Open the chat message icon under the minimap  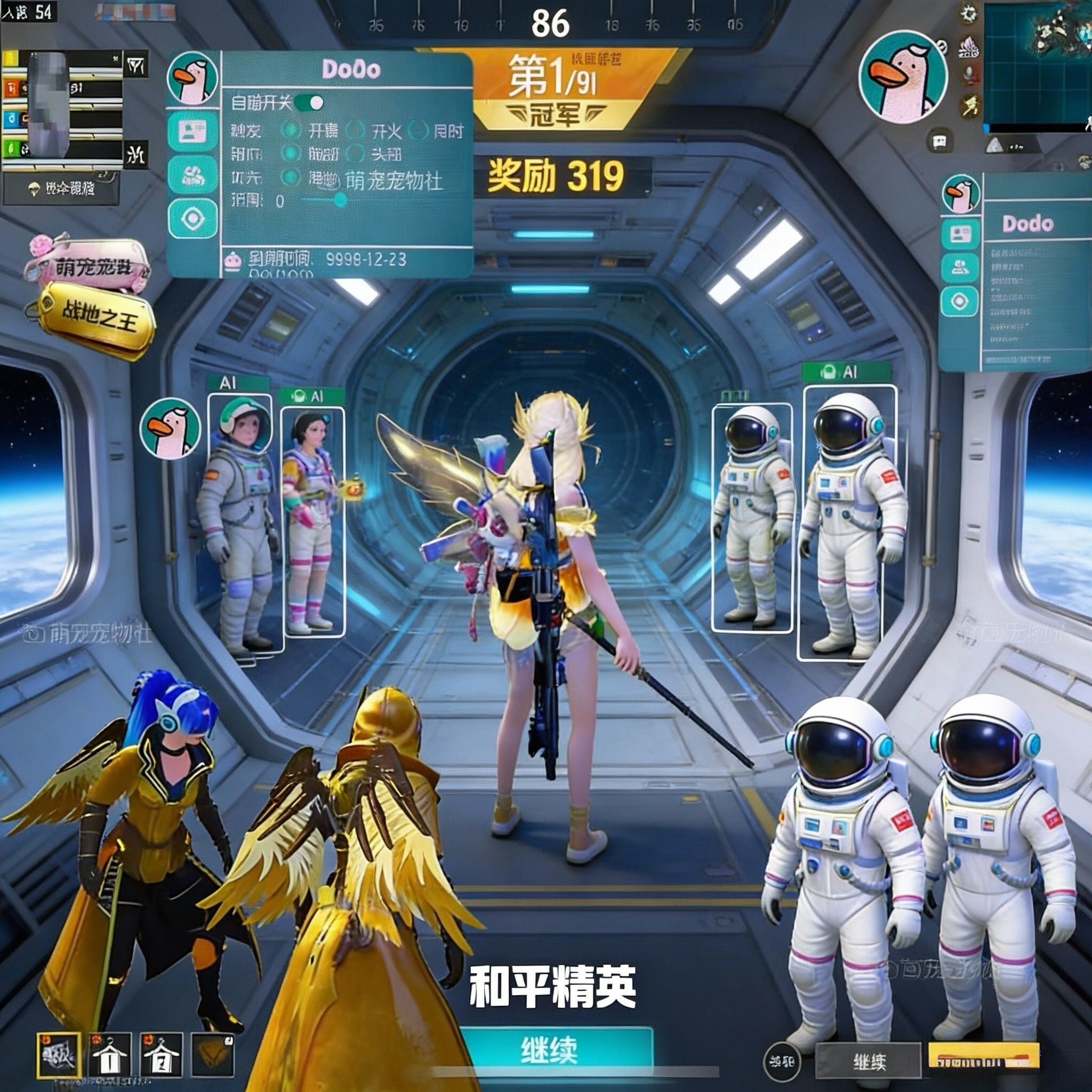pos(940,142)
